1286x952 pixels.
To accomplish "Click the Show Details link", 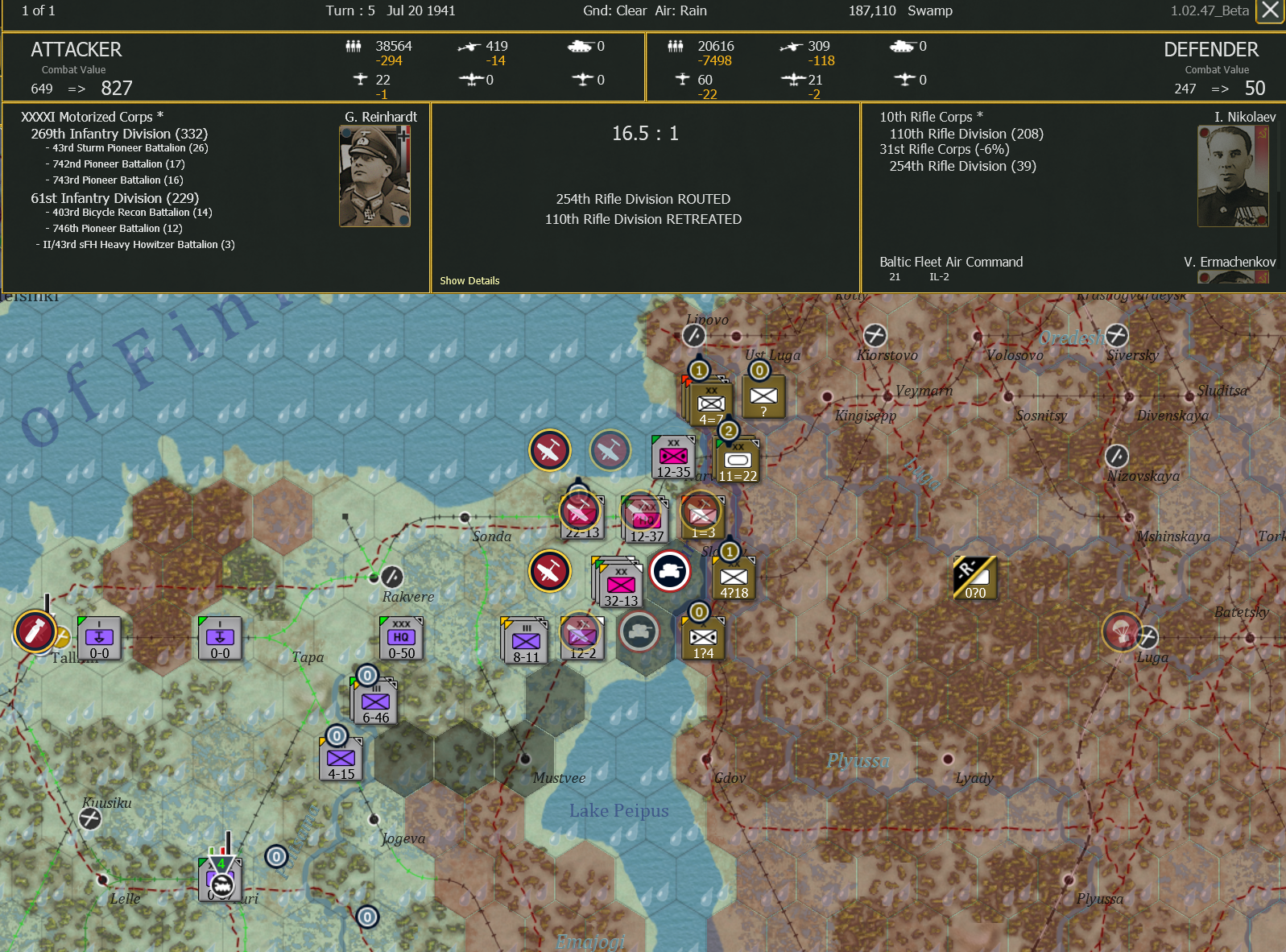I will 469,280.
